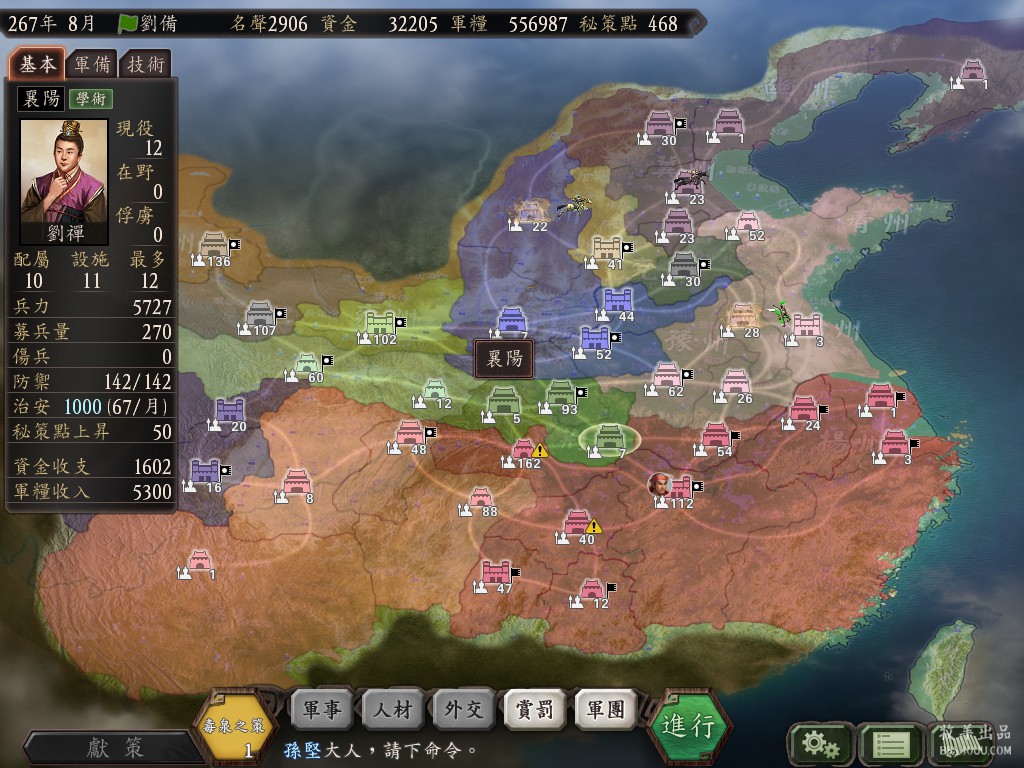Screen dimensions: 1024x768
Task: Select the green city showing 102 troops
Action: click(382, 323)
